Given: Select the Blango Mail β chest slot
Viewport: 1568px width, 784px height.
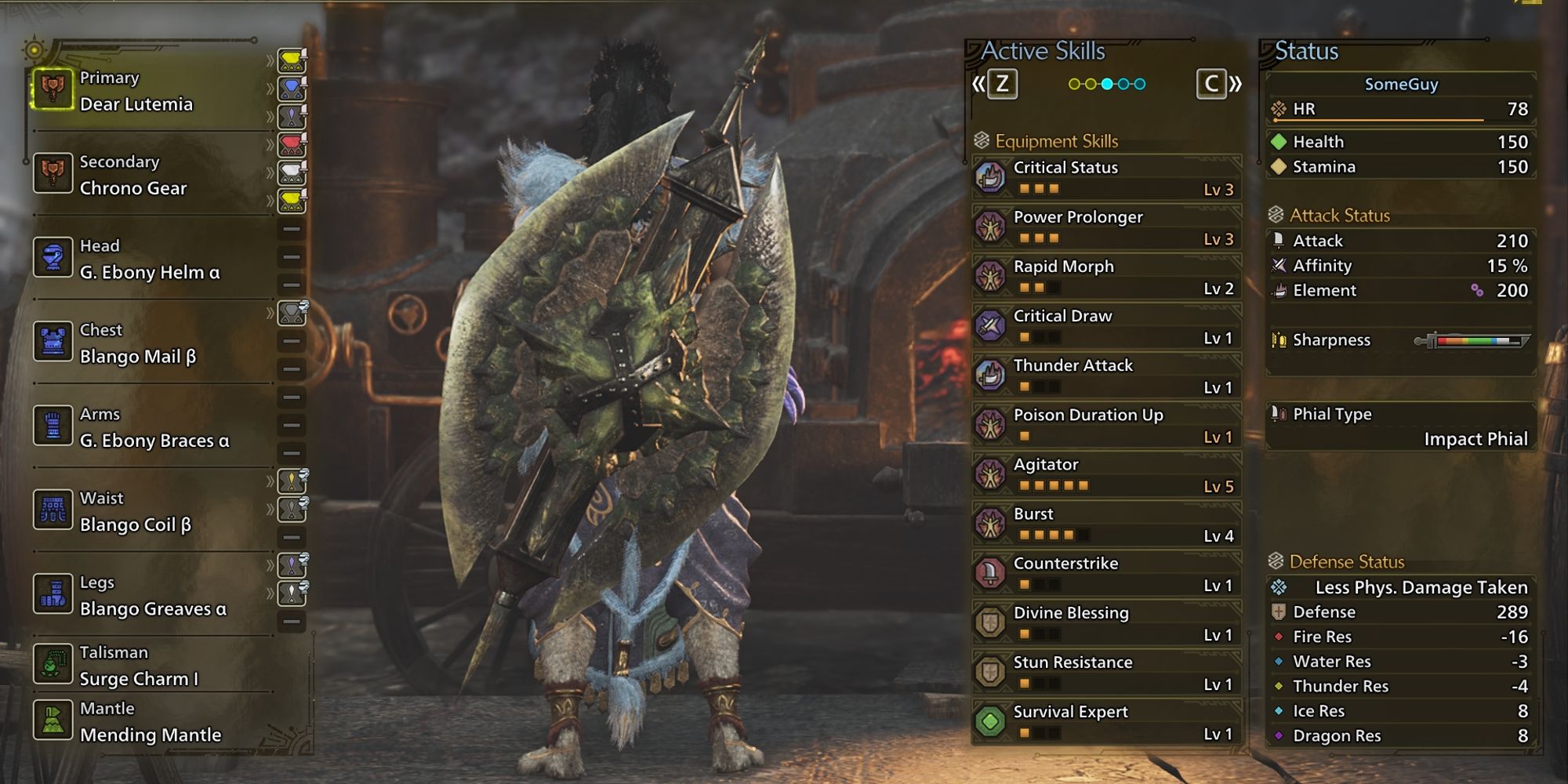Looking at the screenshot, I should coord(149,343).
